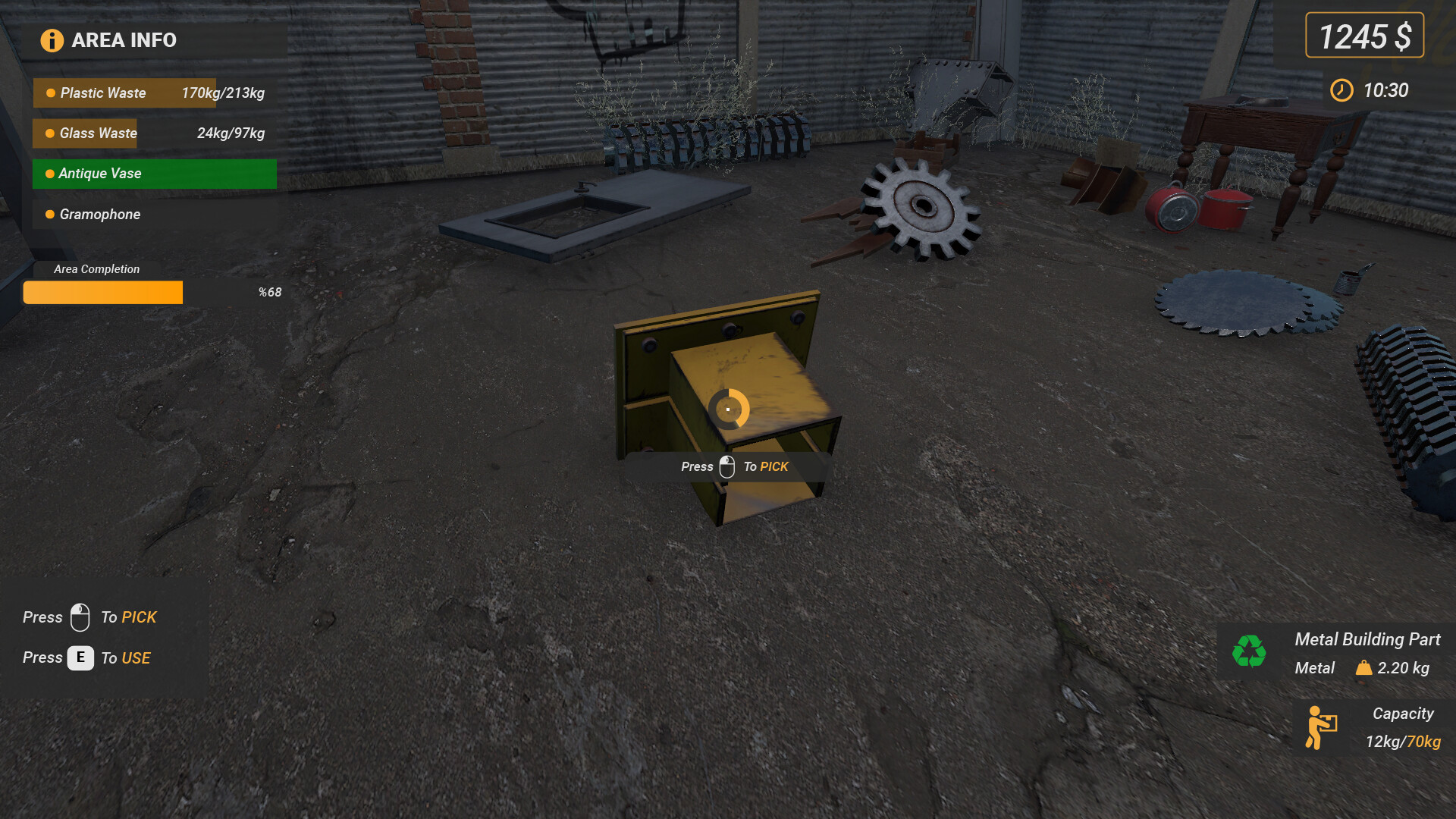Click the Area Completion progress bar
The image size is (1456, 819).
pos(102,292)
